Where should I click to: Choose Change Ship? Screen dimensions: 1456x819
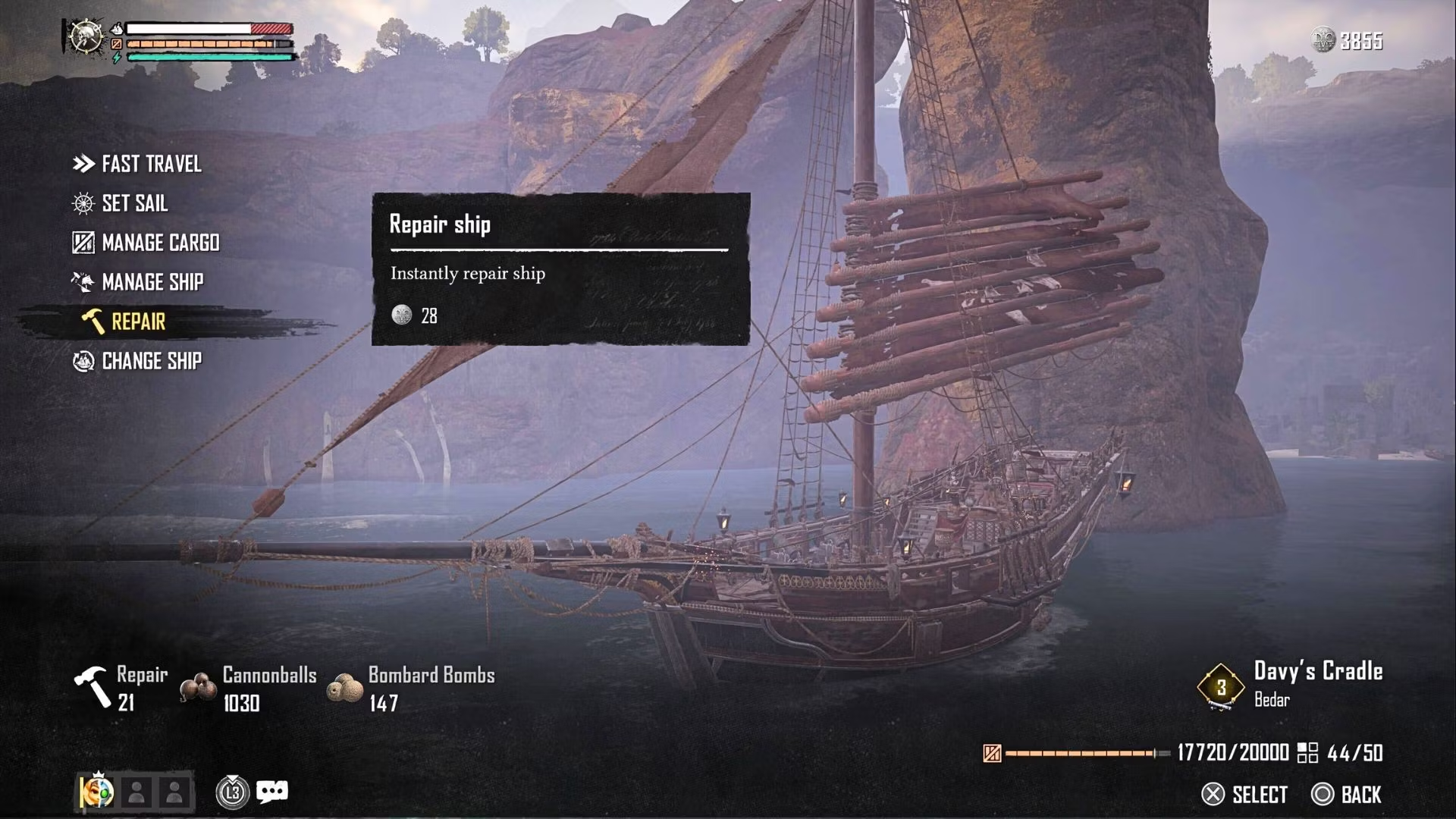[x=152, y=361]
